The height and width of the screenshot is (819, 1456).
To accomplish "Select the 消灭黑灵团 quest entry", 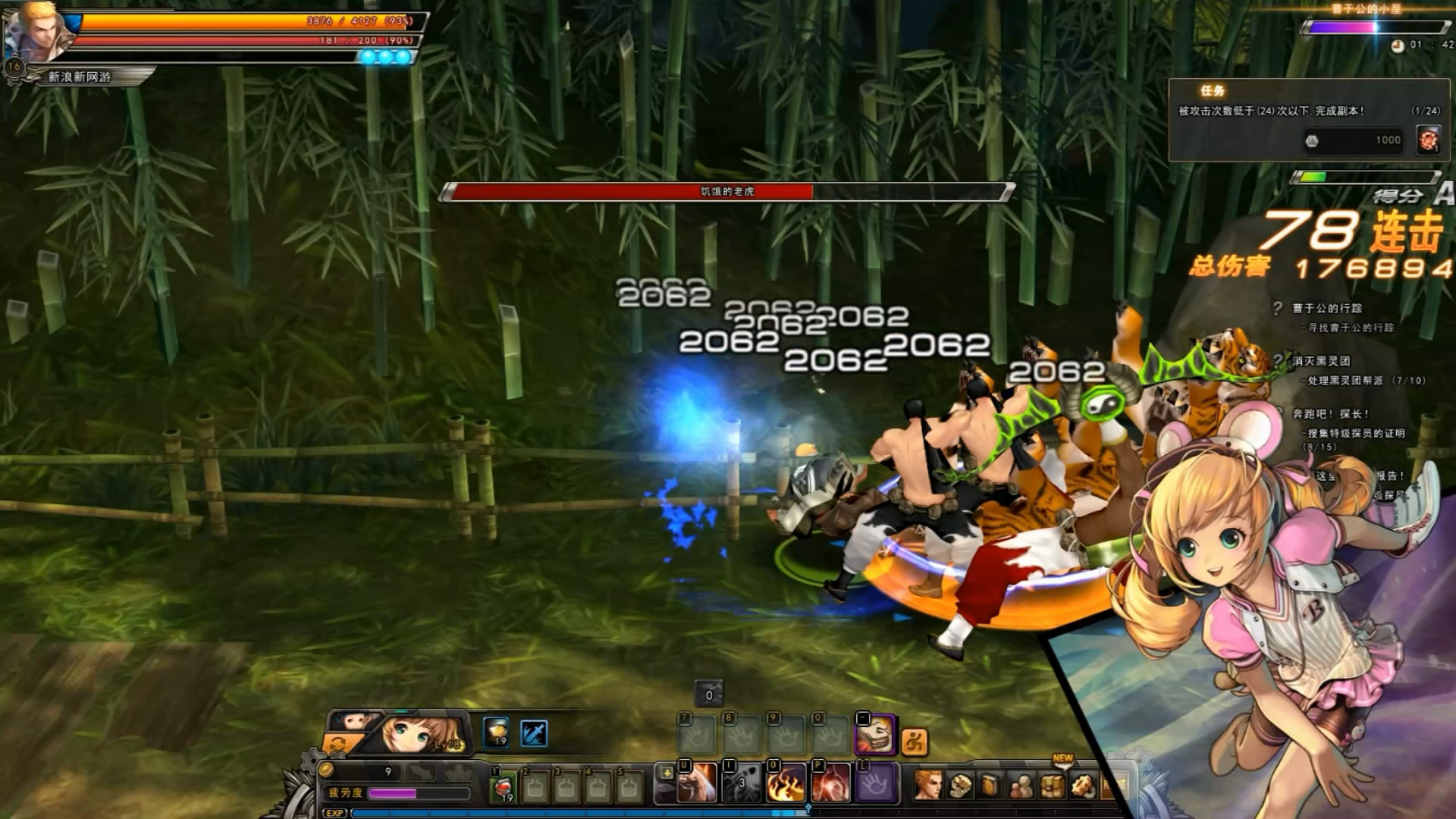I will [1321, 361].
